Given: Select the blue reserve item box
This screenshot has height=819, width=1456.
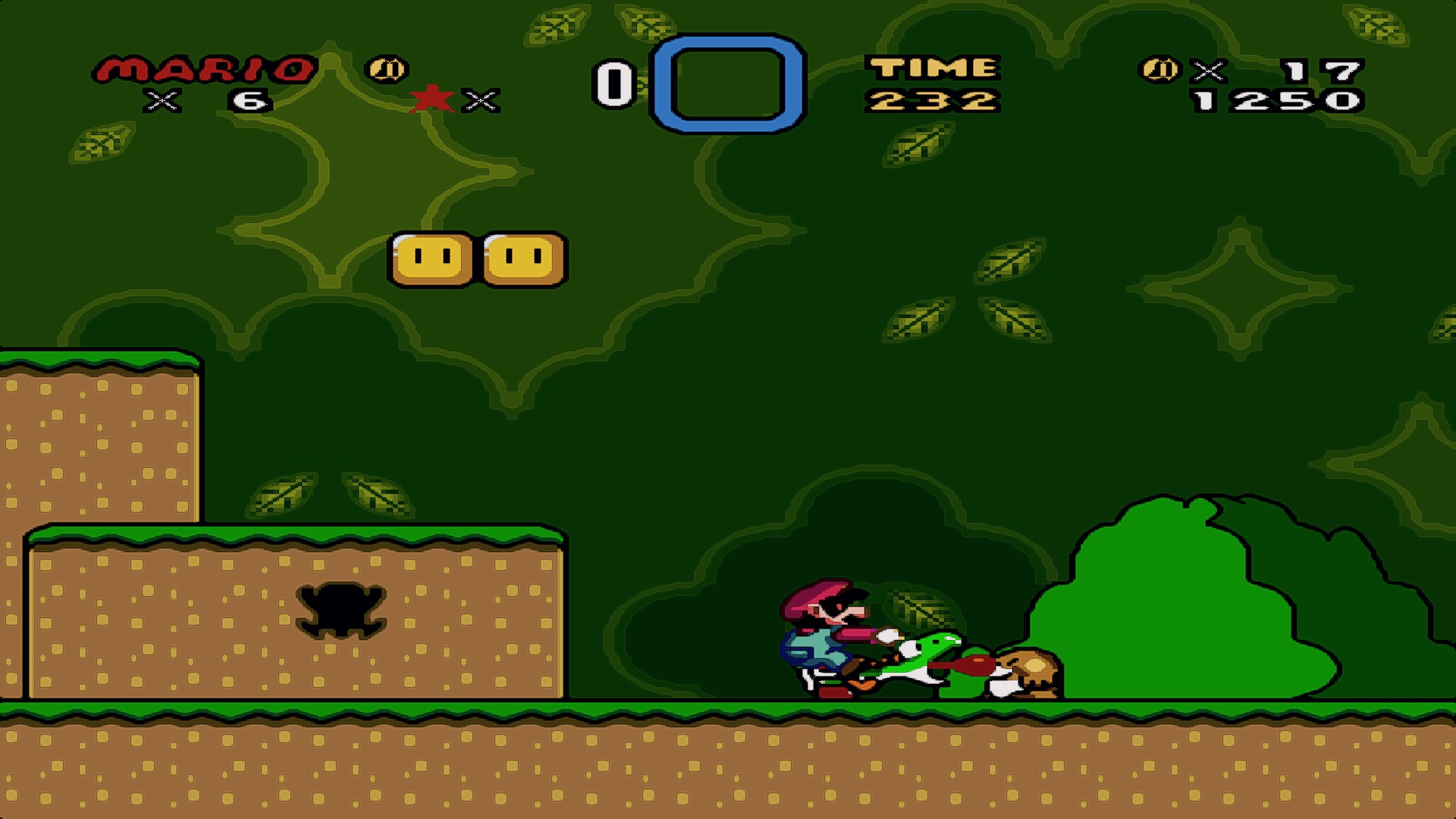Looking at the screenshot, I should (x=728, y=83).
